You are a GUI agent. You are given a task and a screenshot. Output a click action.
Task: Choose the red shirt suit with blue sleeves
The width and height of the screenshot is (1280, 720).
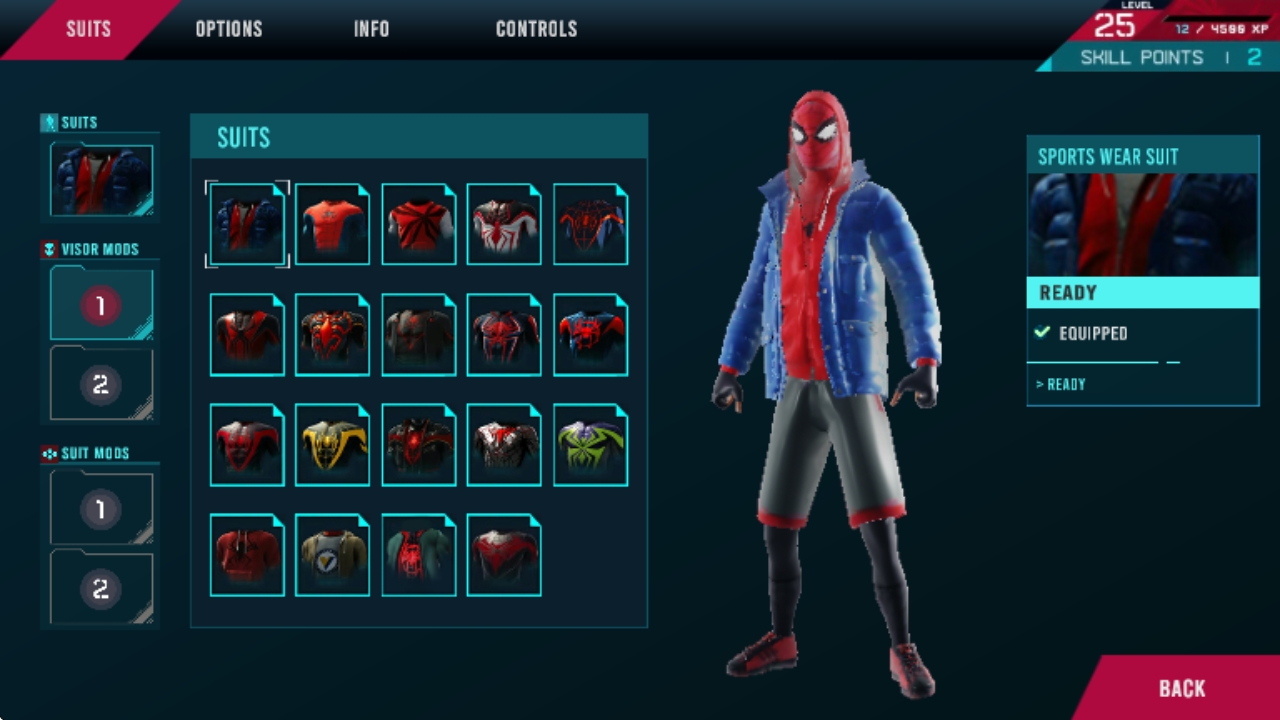tap(333, 225)
